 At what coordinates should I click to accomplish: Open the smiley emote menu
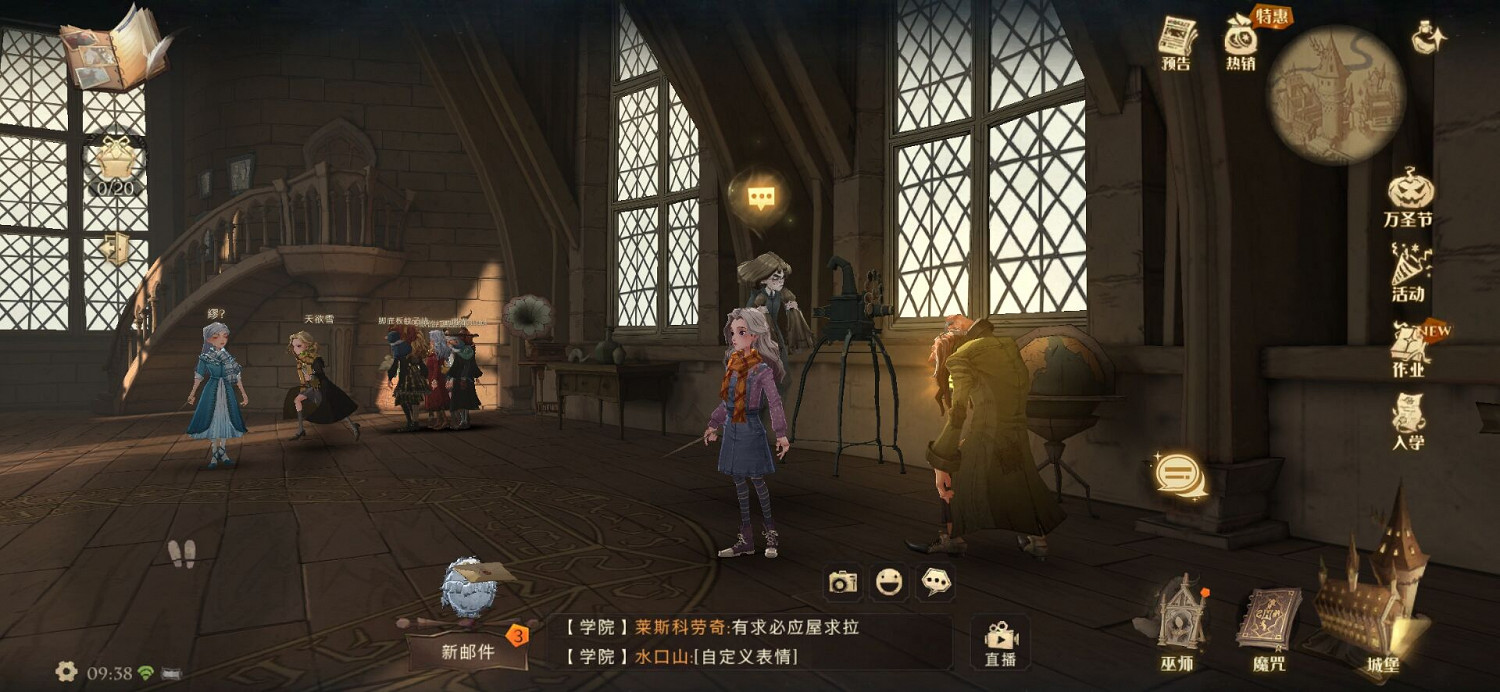click(x=889, y=582)
